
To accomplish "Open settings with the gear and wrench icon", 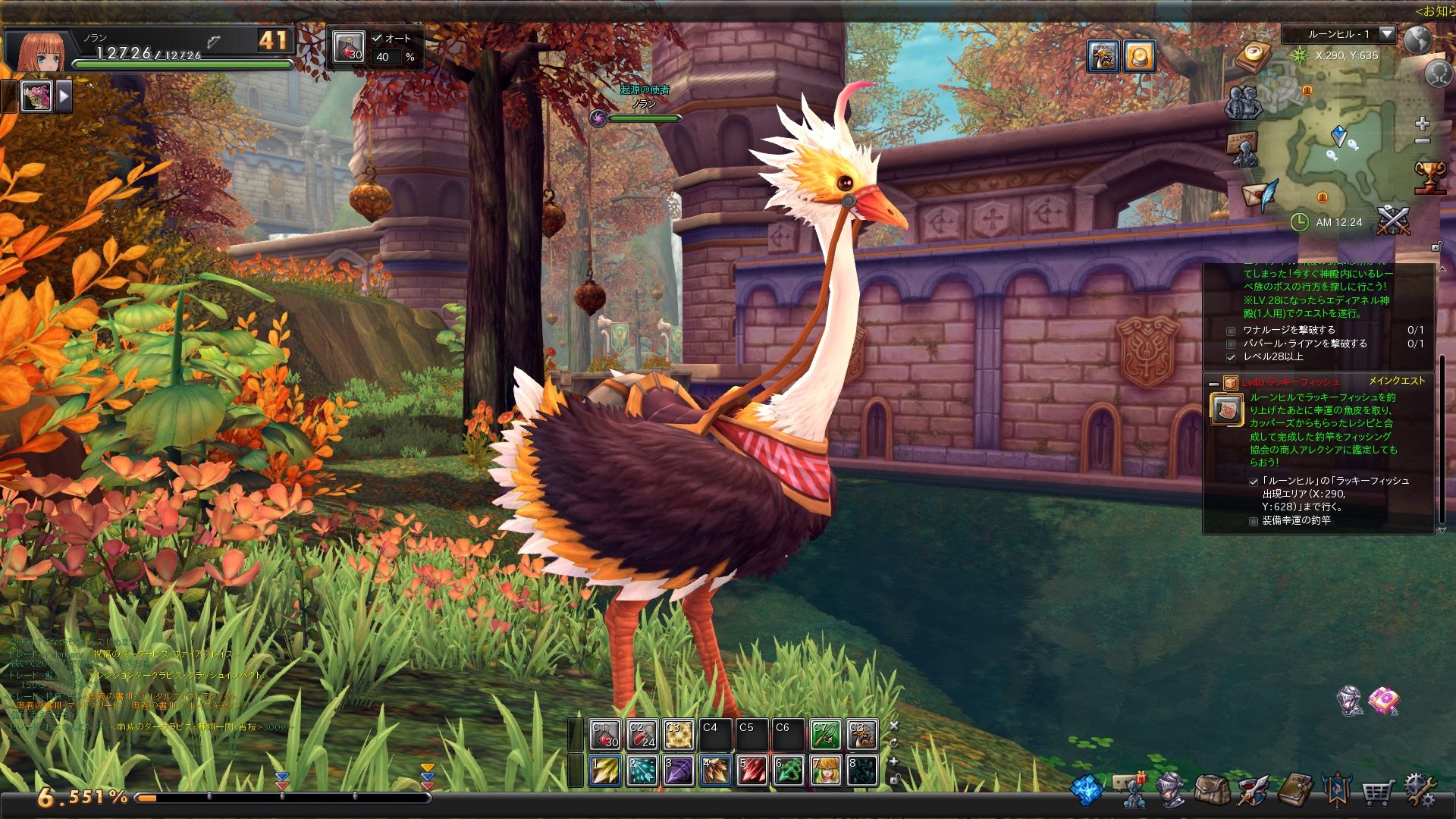I will tap(1420, 790).
